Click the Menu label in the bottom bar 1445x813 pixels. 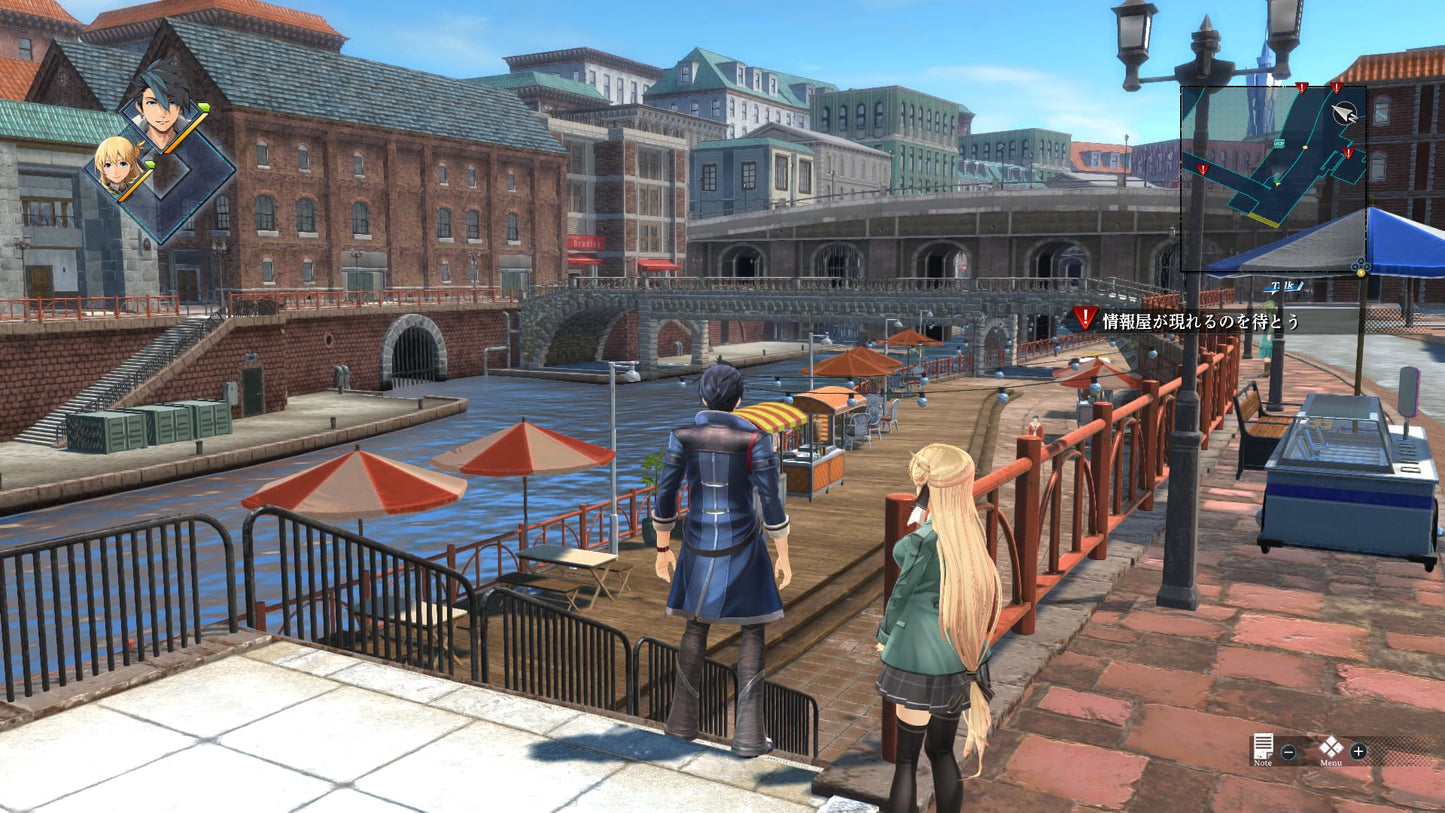tap(1331, 763)
